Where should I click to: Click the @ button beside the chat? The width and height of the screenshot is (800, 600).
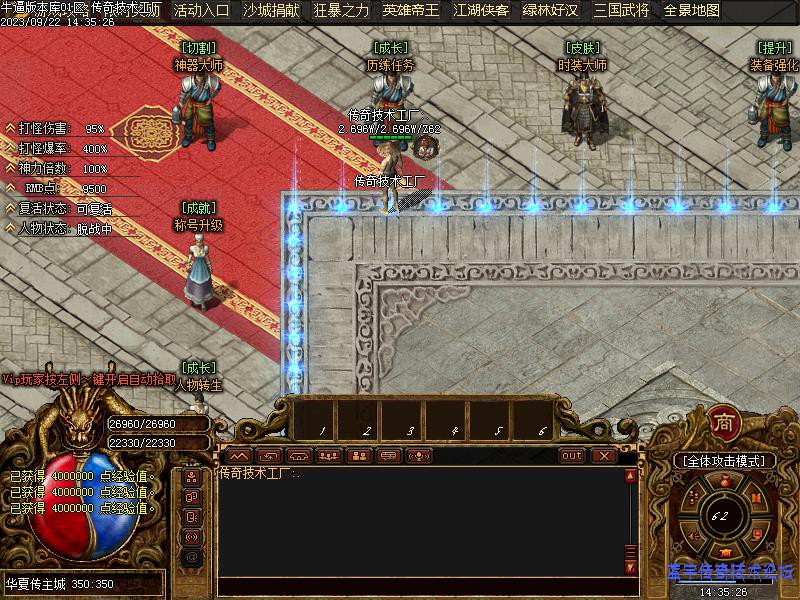click(192, 557)
